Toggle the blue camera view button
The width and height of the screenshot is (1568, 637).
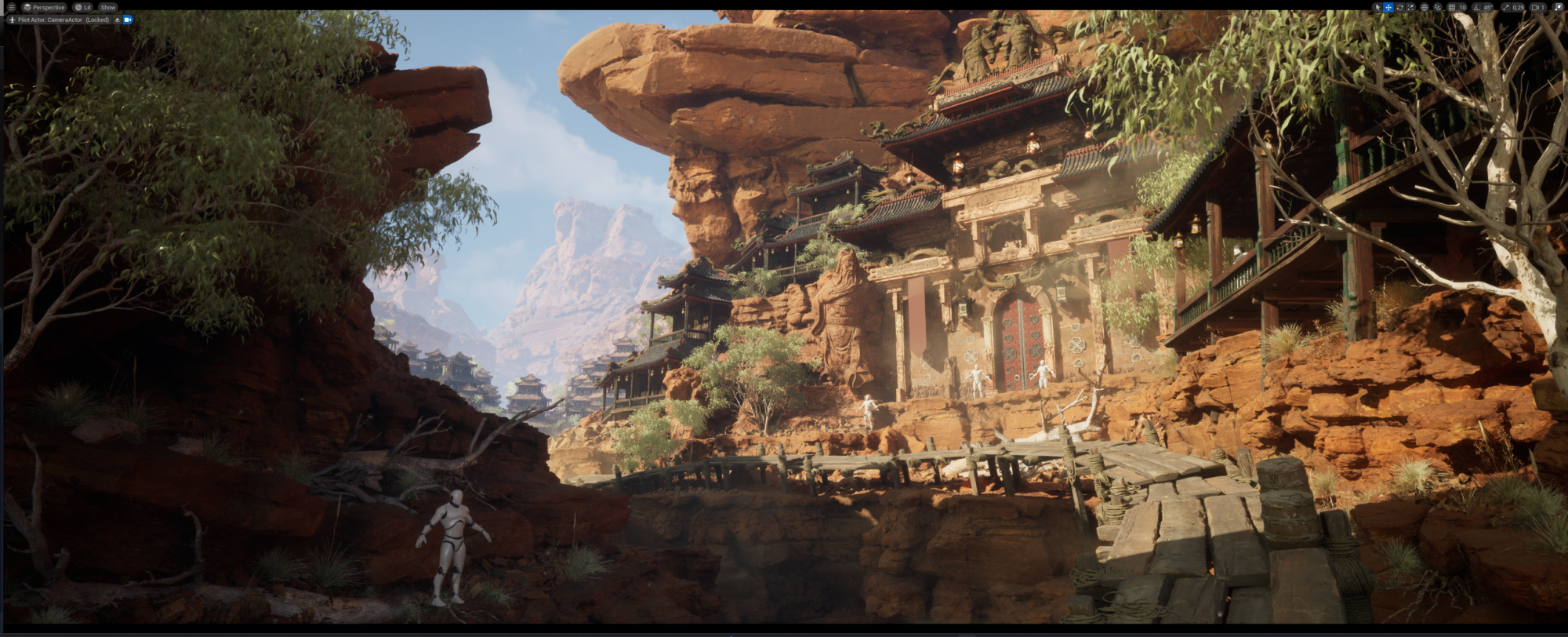[x=128, y=20]
